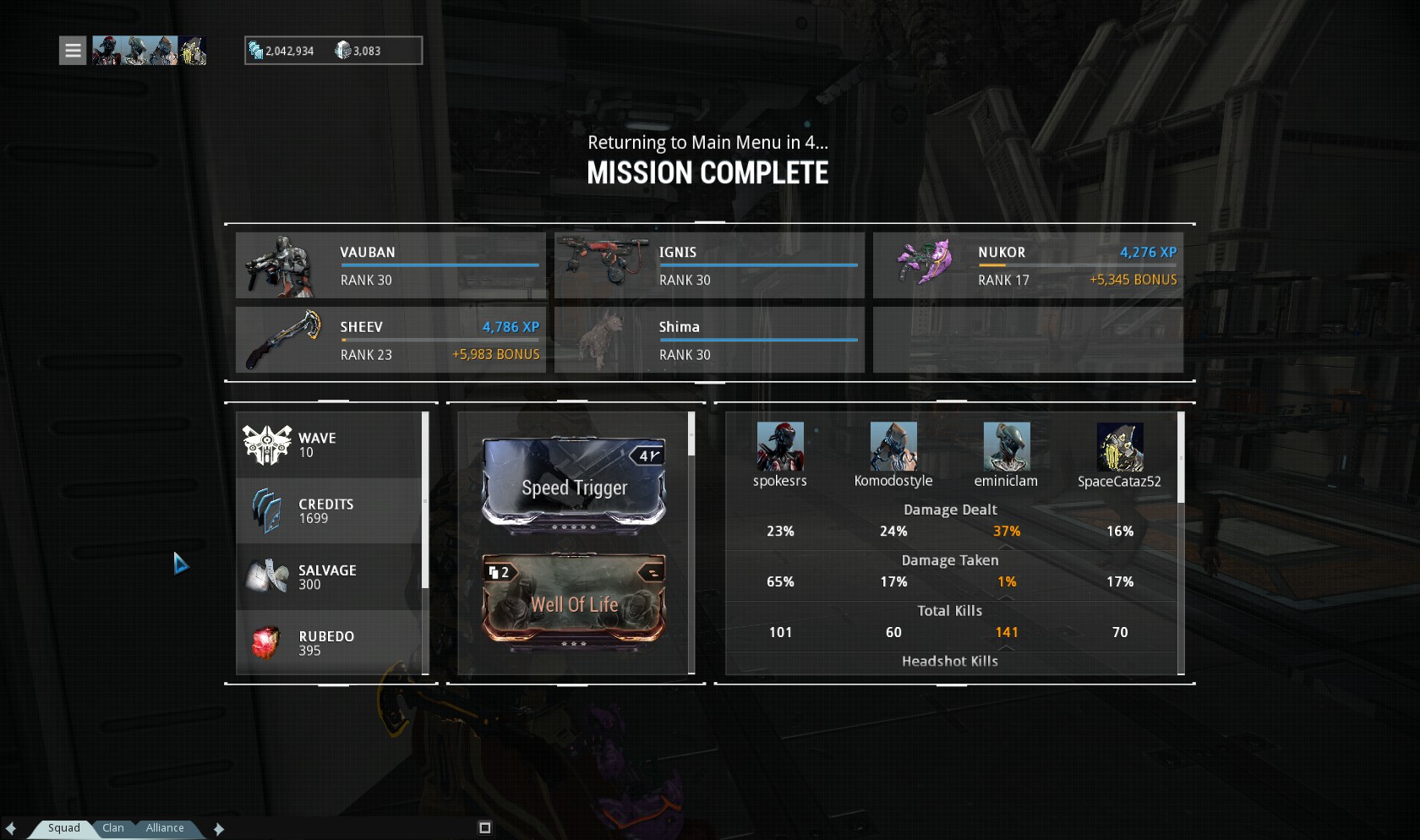Select the Nukor weapon panel

coord(1028,265)
